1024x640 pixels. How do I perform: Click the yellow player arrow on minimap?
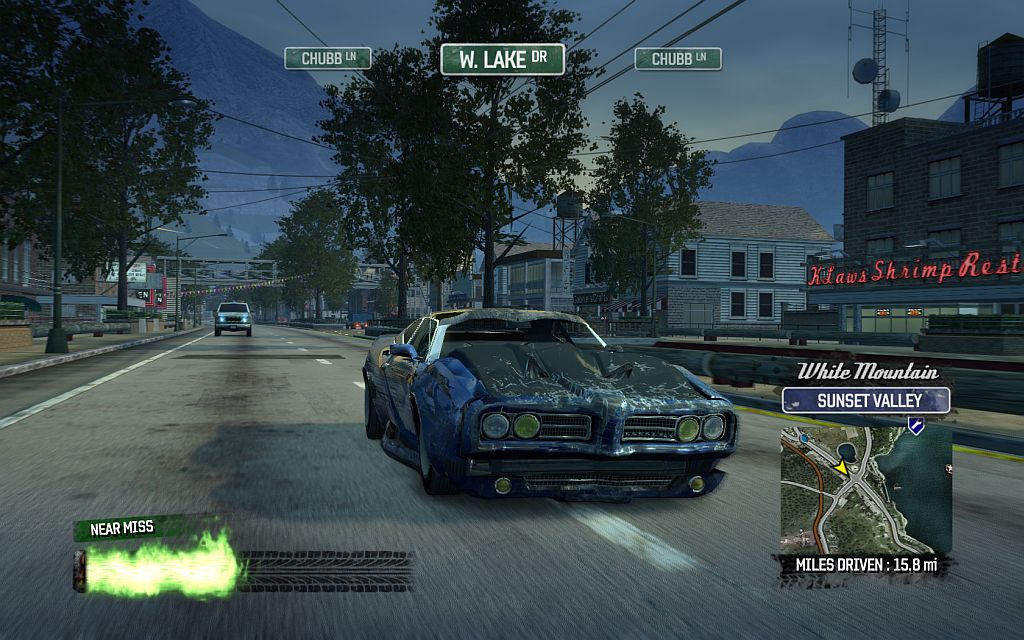coord(841,467)
